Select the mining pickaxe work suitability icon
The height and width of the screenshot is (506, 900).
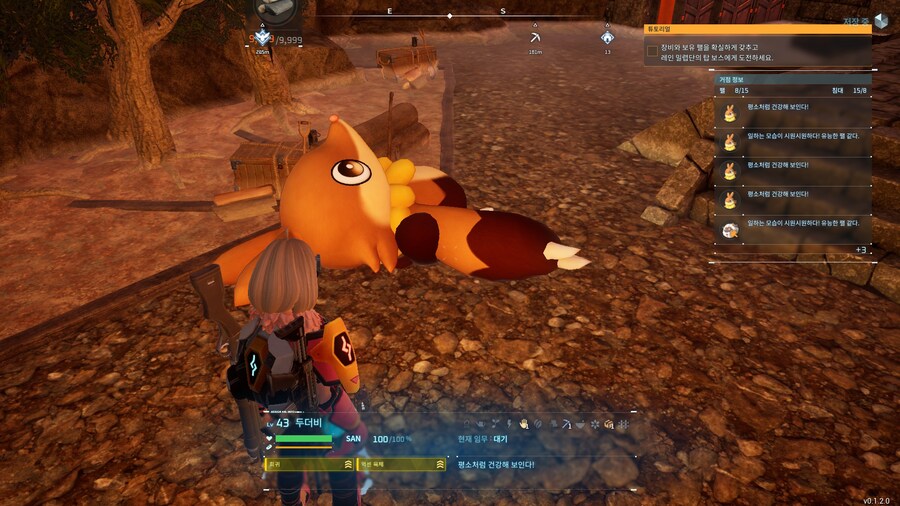pos(566,424)
